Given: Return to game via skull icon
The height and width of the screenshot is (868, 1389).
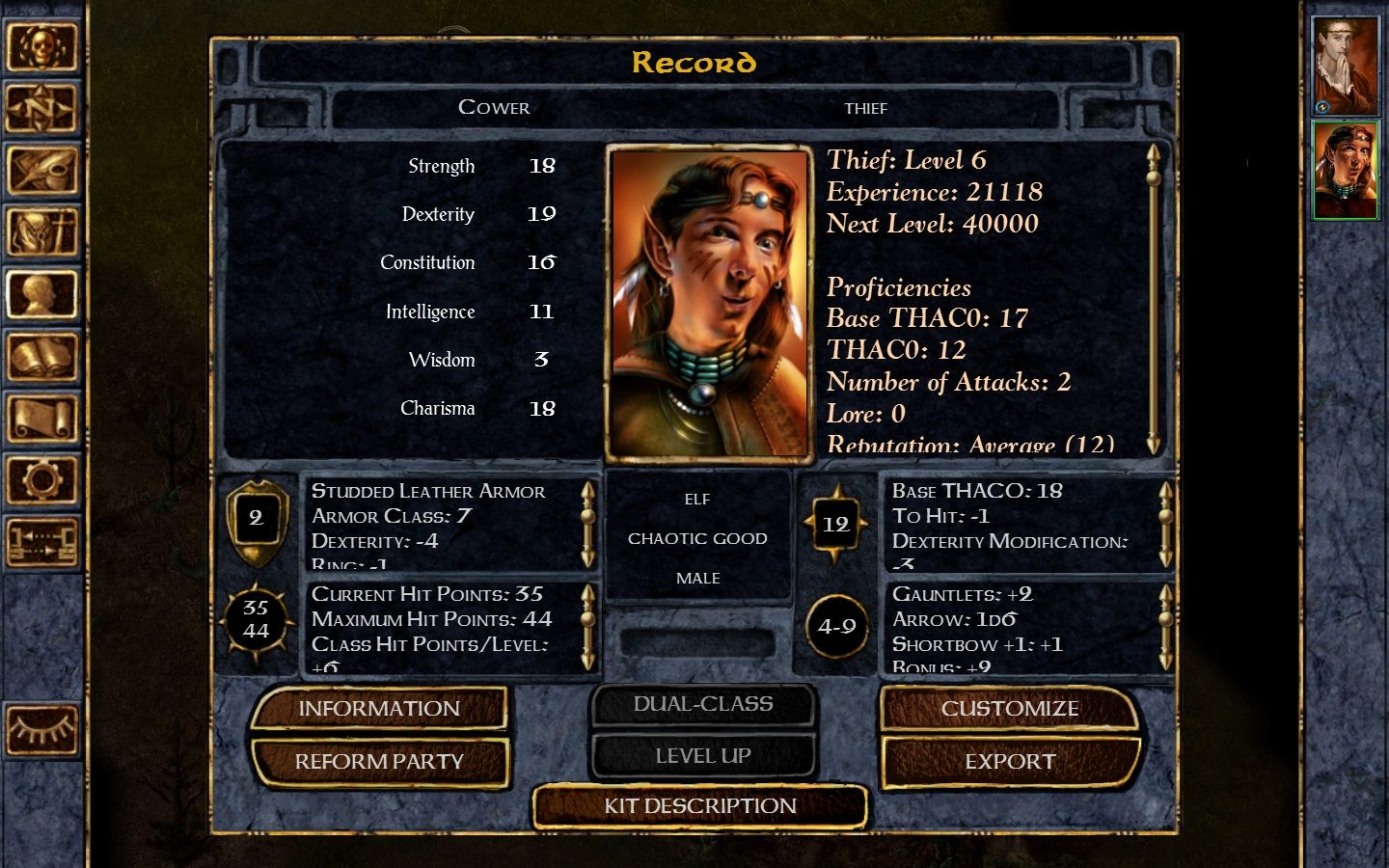Looking at the screenshot, I should tap(41, 46).
